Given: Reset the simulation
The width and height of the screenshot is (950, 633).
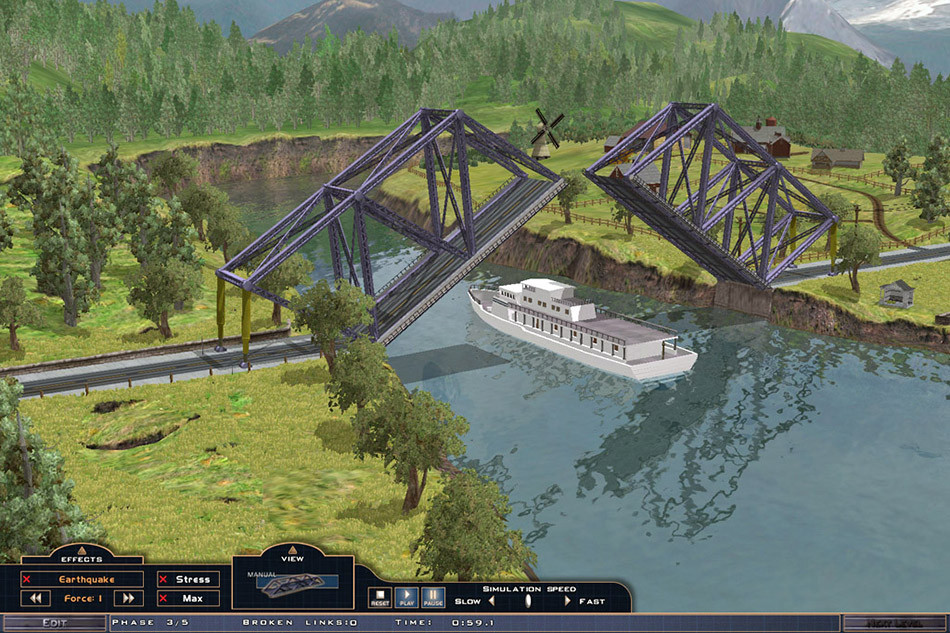Looking at the screenshot, I should coord(380,598).
